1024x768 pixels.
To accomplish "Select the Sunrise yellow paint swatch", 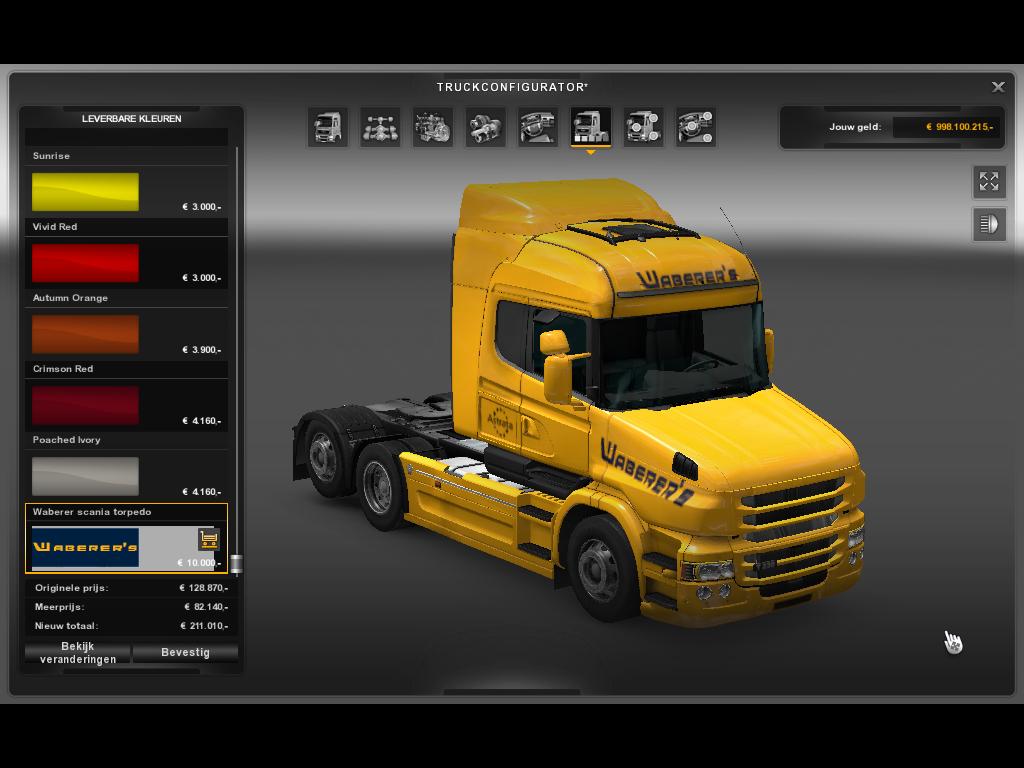I will point(85,192).
